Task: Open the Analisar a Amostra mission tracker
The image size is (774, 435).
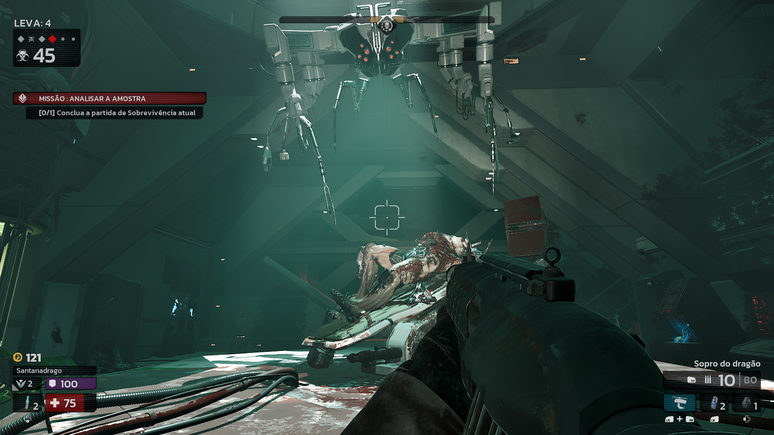Action: (x=110, y=98)
